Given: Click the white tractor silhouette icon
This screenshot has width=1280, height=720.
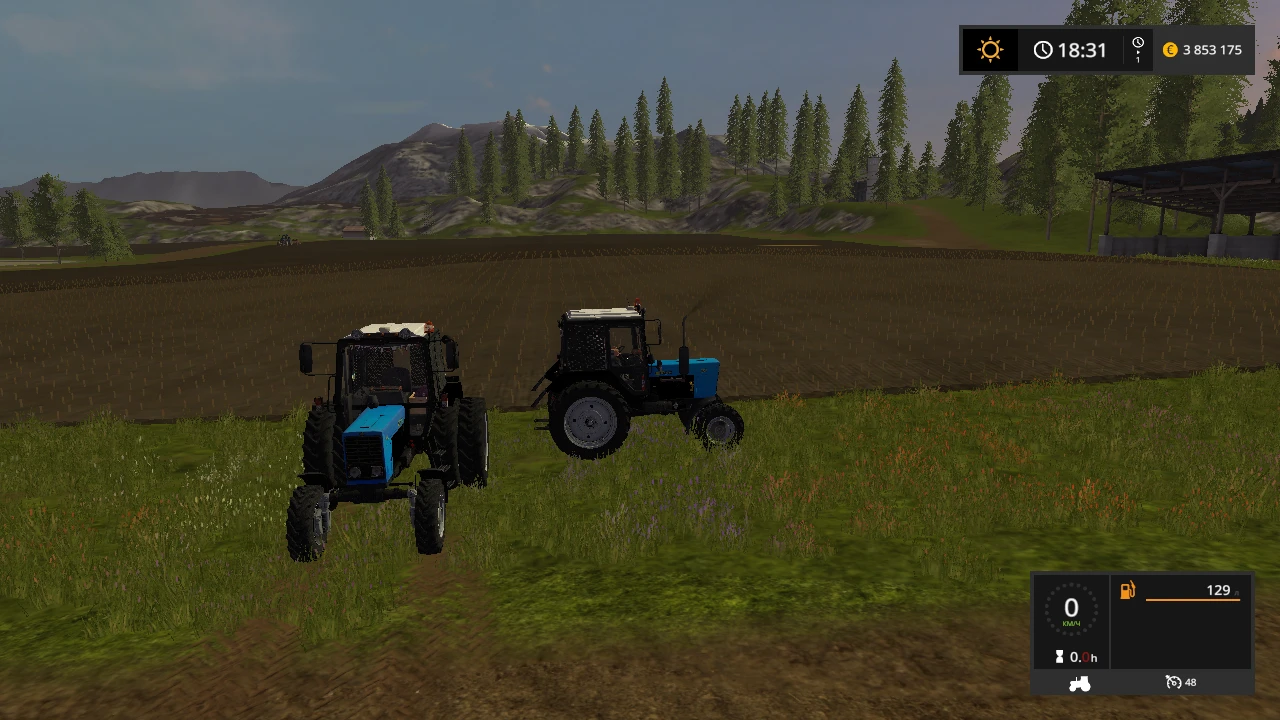Looking at the screenshot, I should tap(1078, 682).
